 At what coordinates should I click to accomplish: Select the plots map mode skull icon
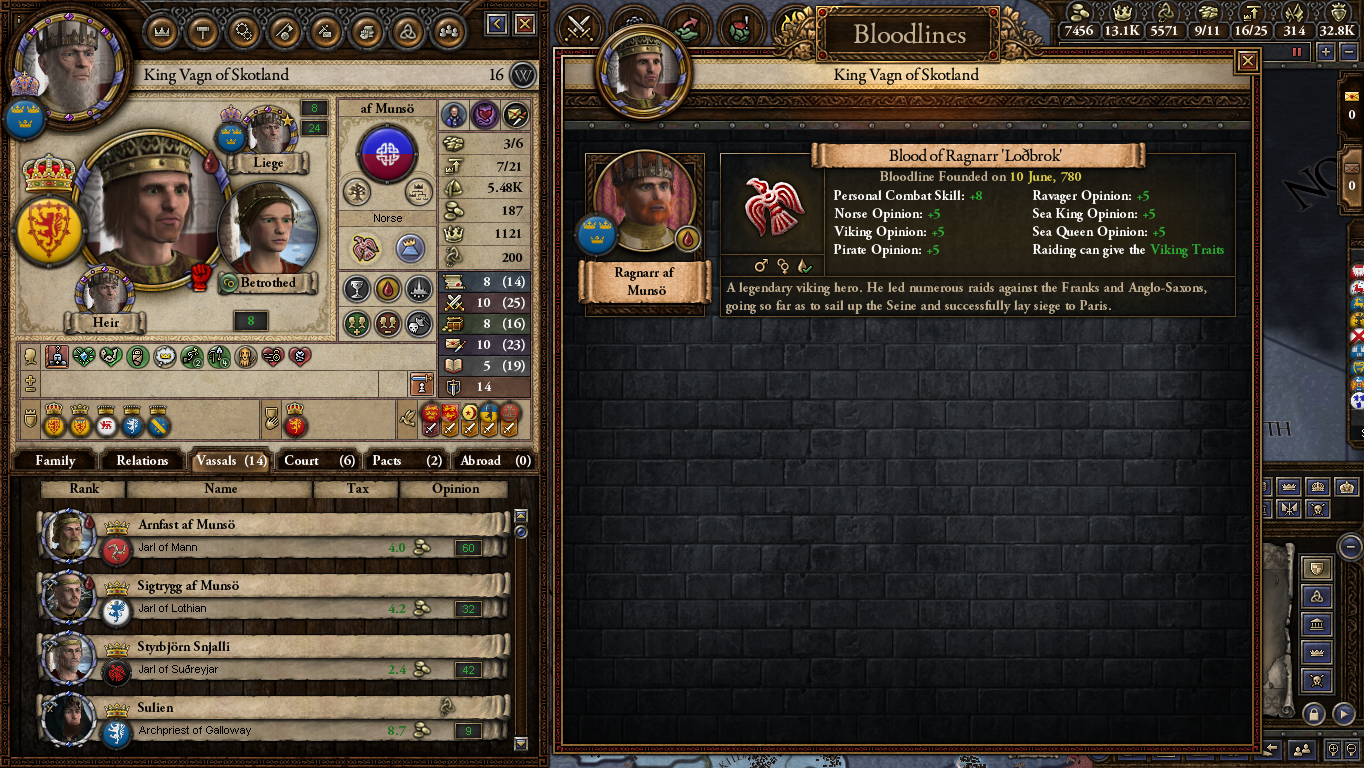point(1316,677)
